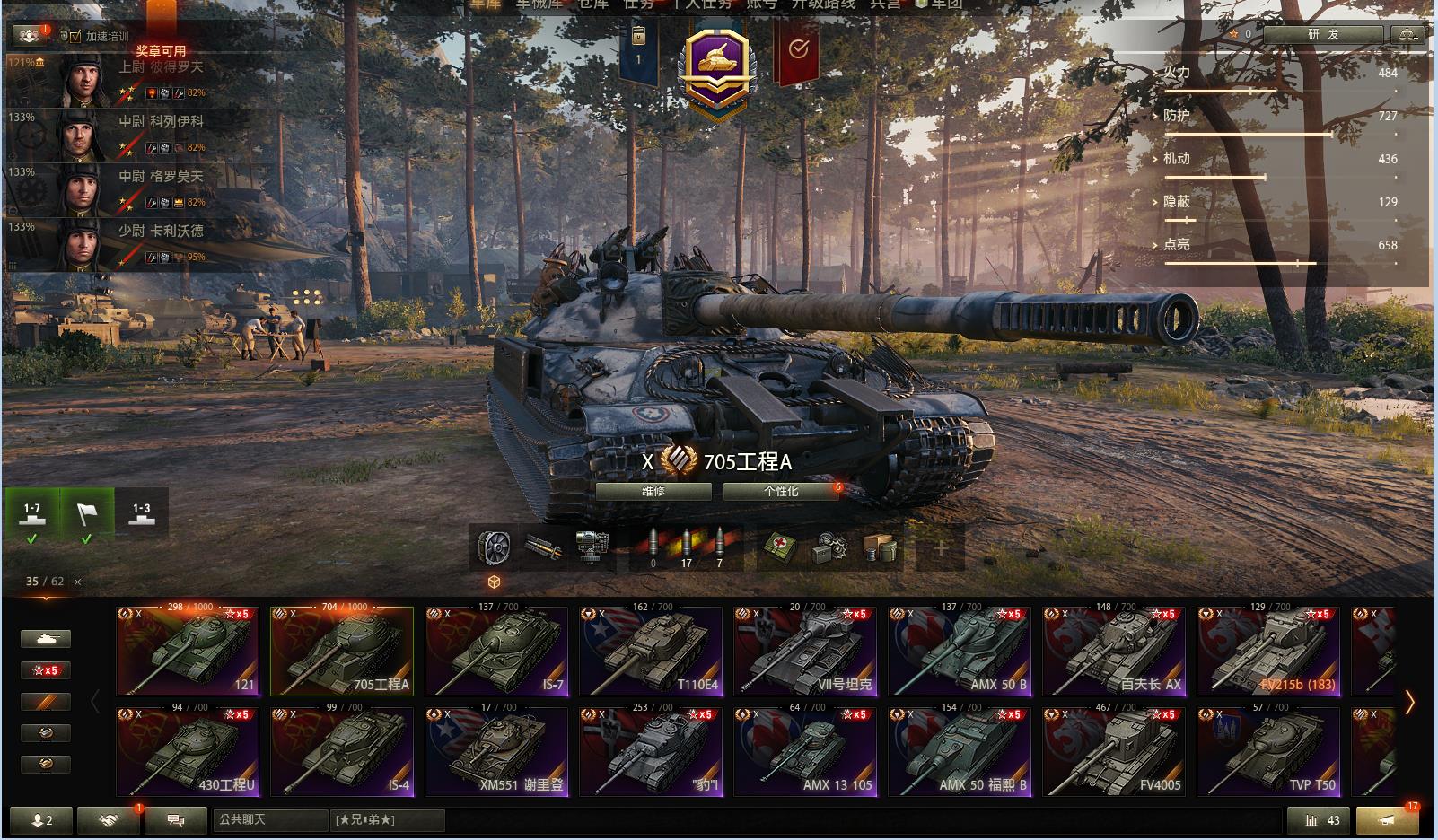Select the AMX 13 105 tank
Image resolution: width=1438 pixels, height=840 pixels.
coord(805,752)
